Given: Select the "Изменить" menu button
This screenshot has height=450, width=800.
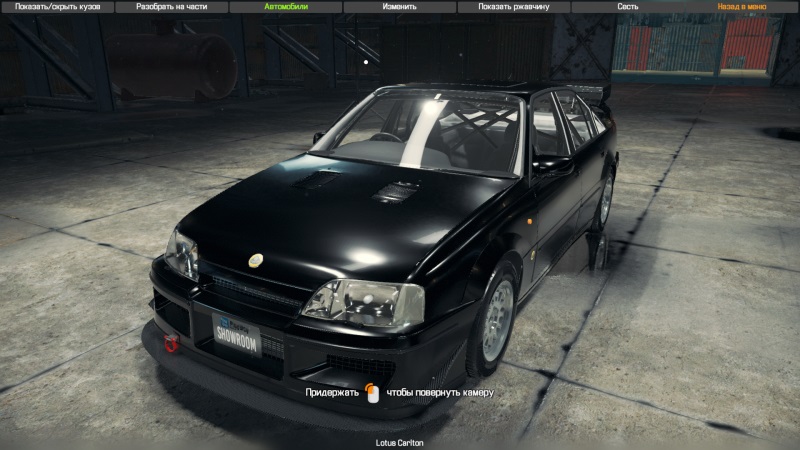Looking at the screenshot, I should click(x=399, y=6).
